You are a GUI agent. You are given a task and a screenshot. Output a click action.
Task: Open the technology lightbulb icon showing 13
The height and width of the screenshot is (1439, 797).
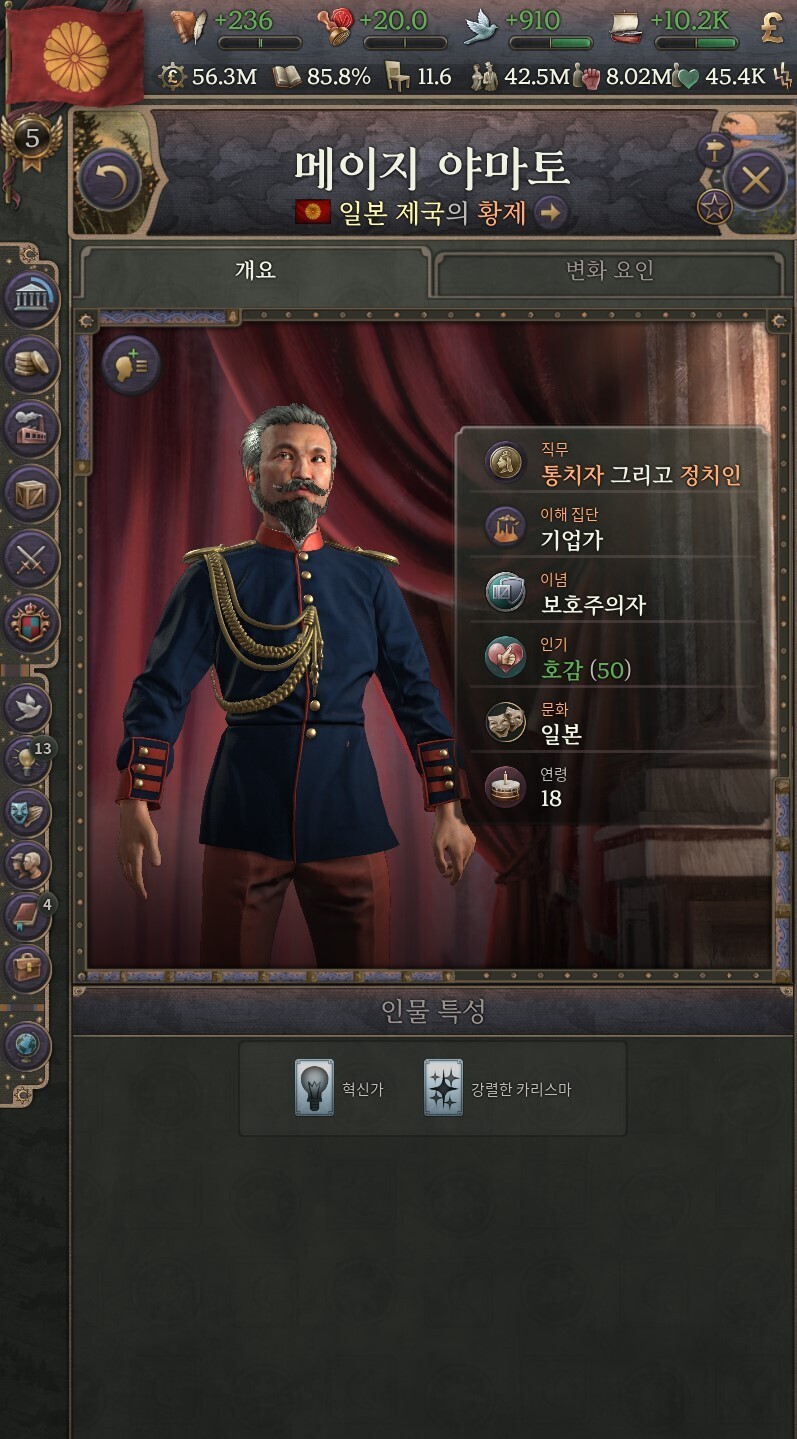pyautogui.click(x=28, y=760)
